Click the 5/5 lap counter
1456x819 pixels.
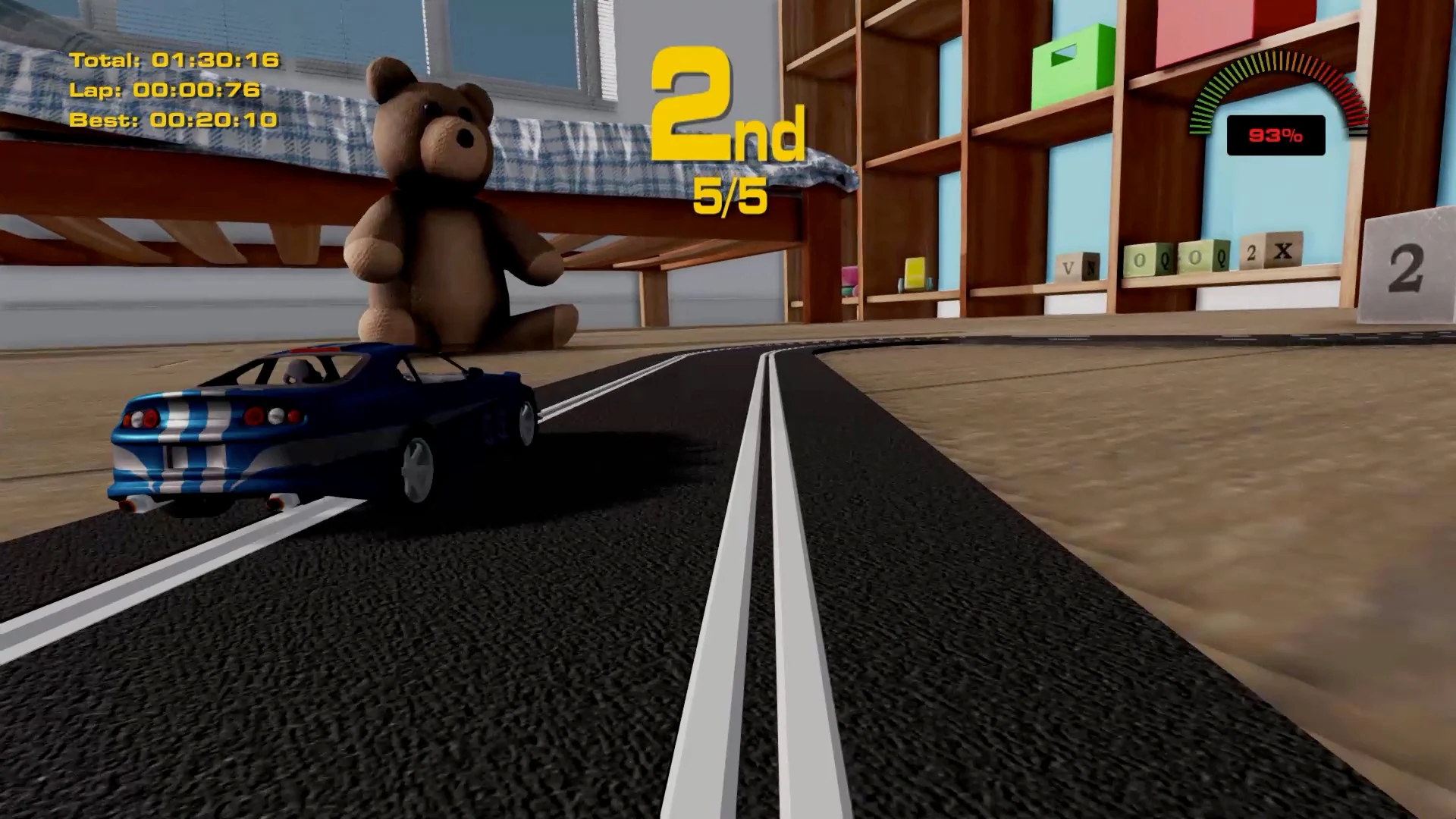(730, 199)
